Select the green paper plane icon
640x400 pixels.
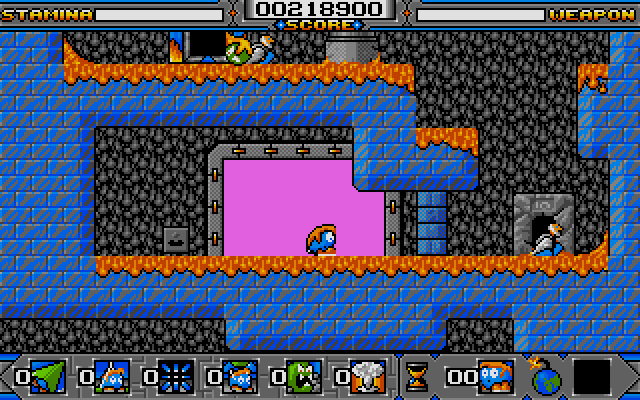[46, 377]
